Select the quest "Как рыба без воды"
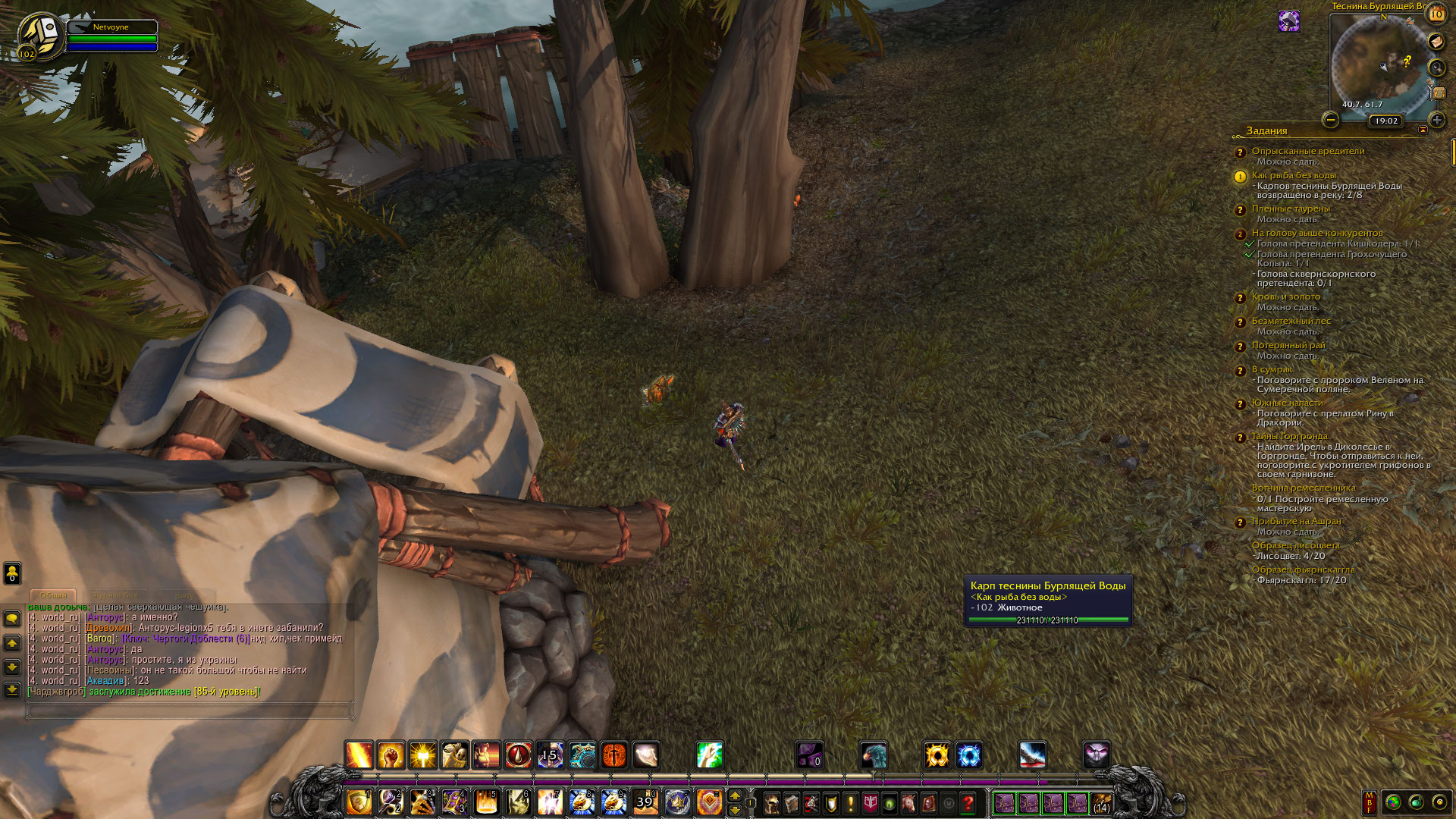 [x=1294, y=175]
